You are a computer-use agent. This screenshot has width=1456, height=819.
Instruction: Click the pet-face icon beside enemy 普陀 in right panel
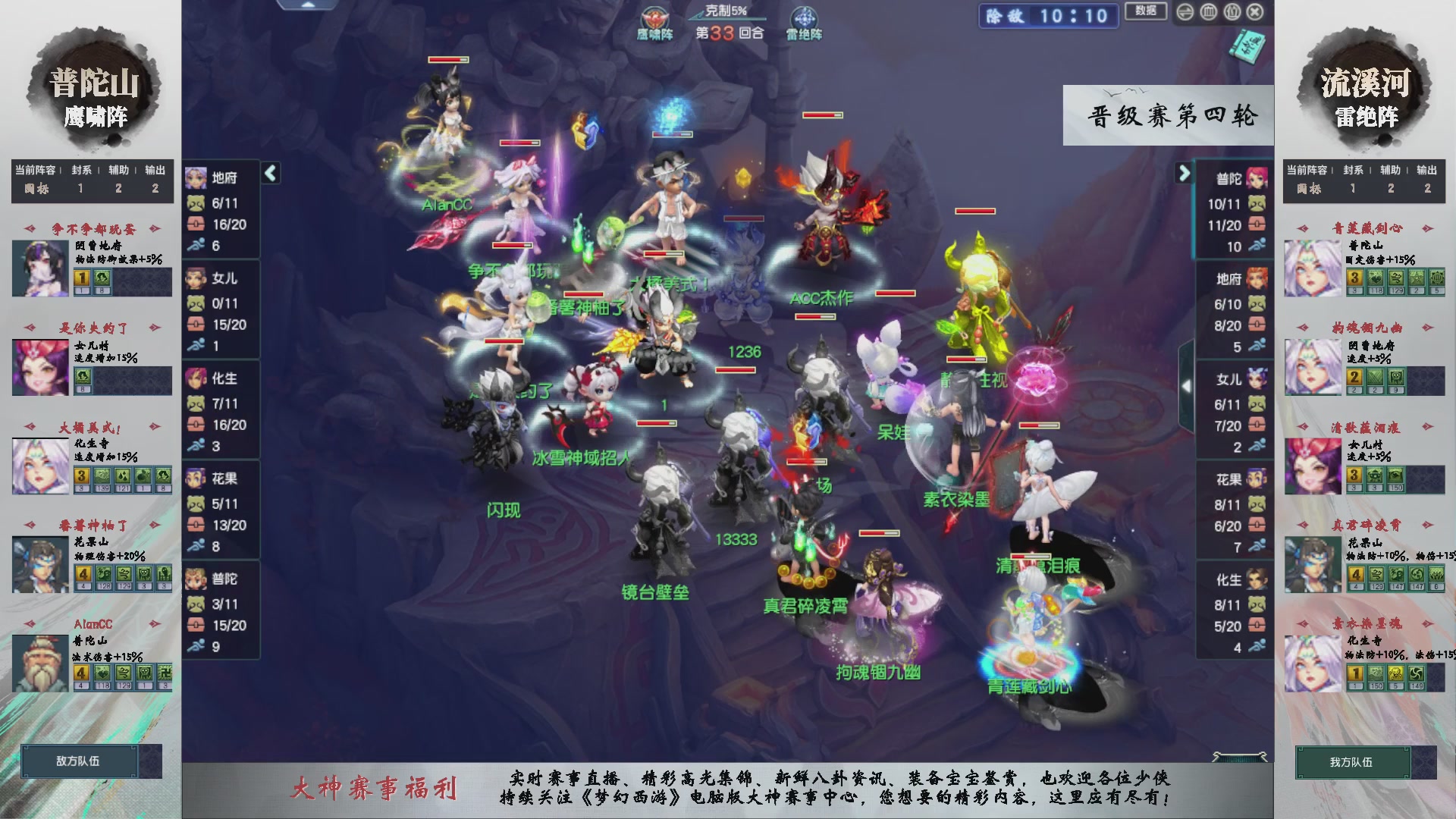tap(1257, 203)
